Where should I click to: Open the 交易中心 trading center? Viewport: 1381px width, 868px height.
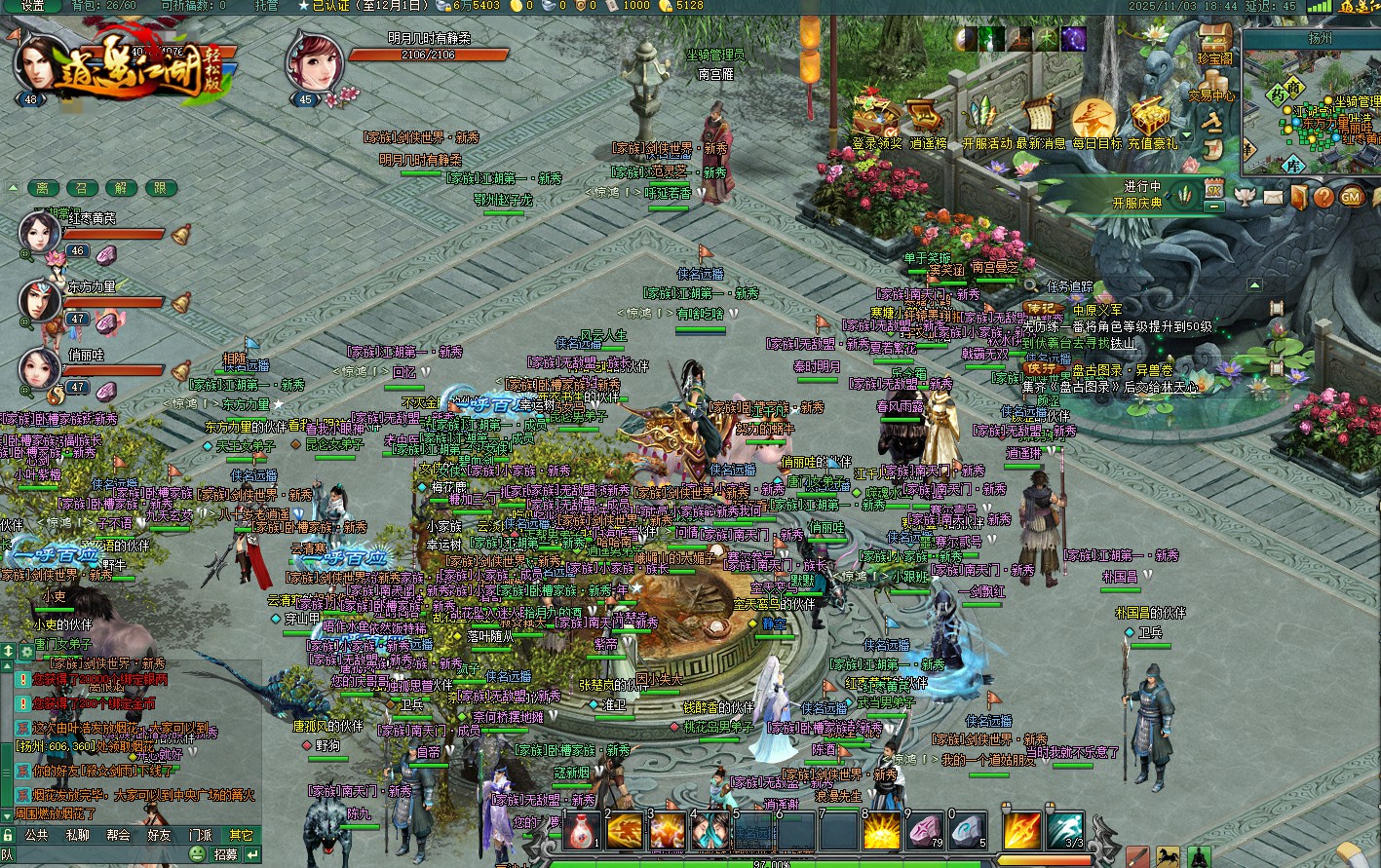[x=1212, y=117]
